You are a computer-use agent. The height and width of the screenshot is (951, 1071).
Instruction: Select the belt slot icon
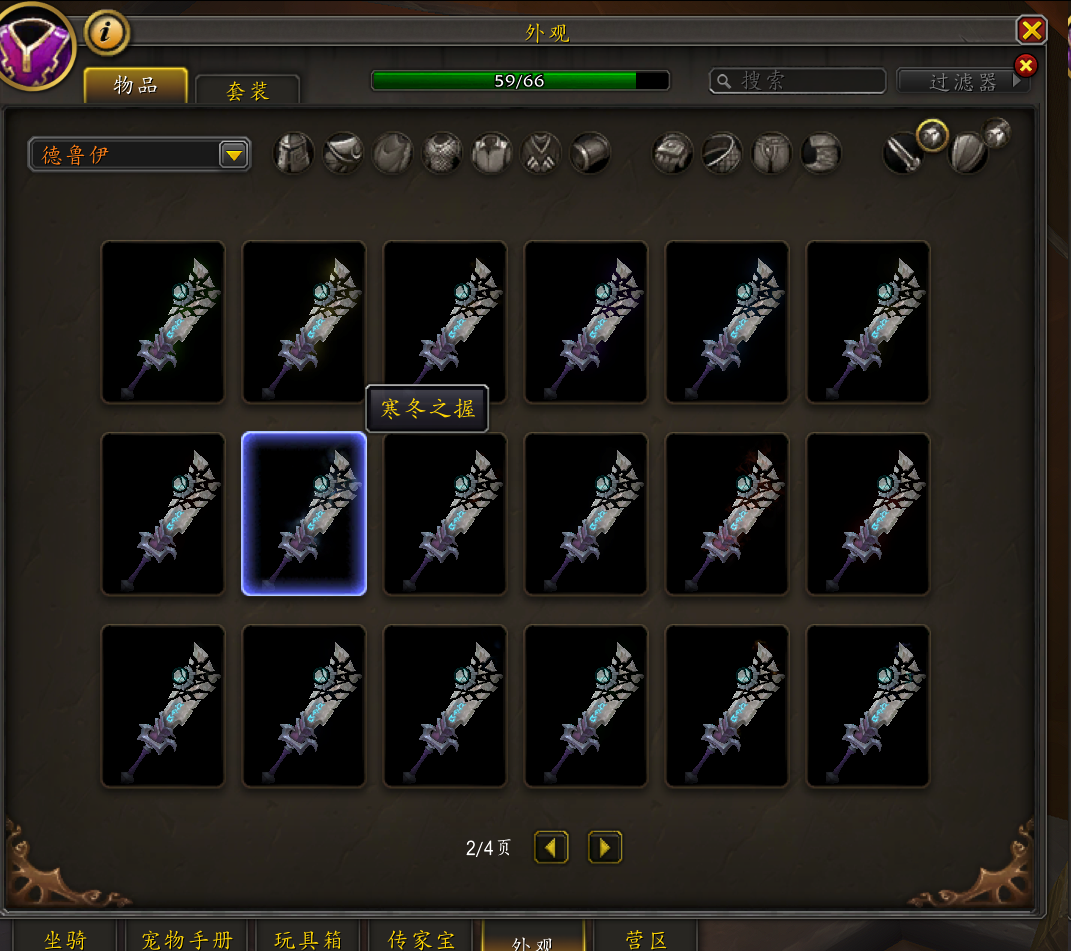(x=722, y=154)
